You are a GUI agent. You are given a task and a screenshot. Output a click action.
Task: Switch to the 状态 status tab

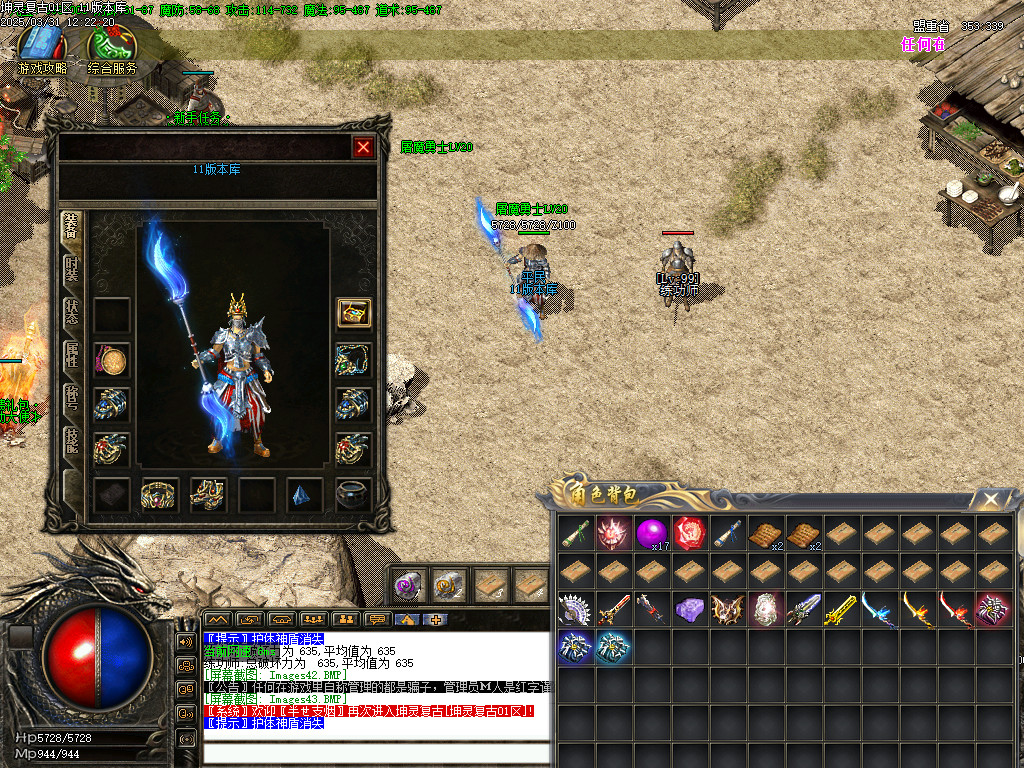[72, 310]
